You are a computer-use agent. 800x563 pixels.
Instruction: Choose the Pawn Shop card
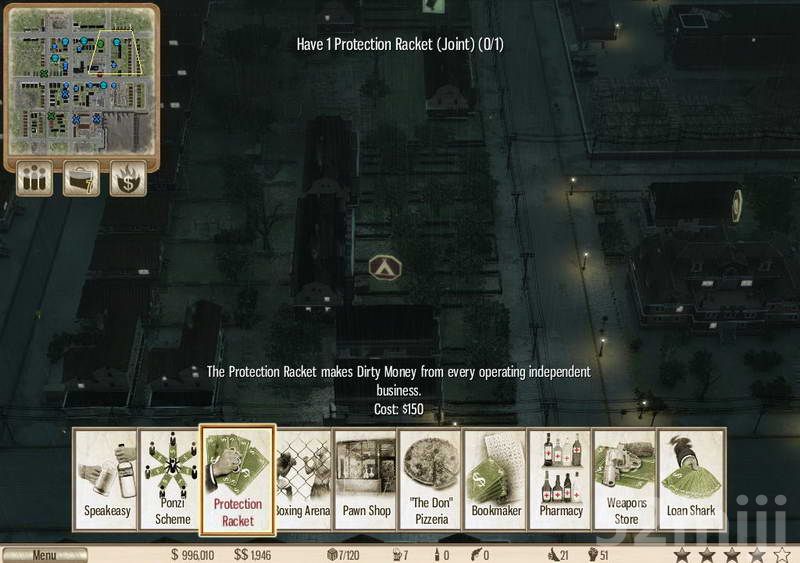(366, 480)
